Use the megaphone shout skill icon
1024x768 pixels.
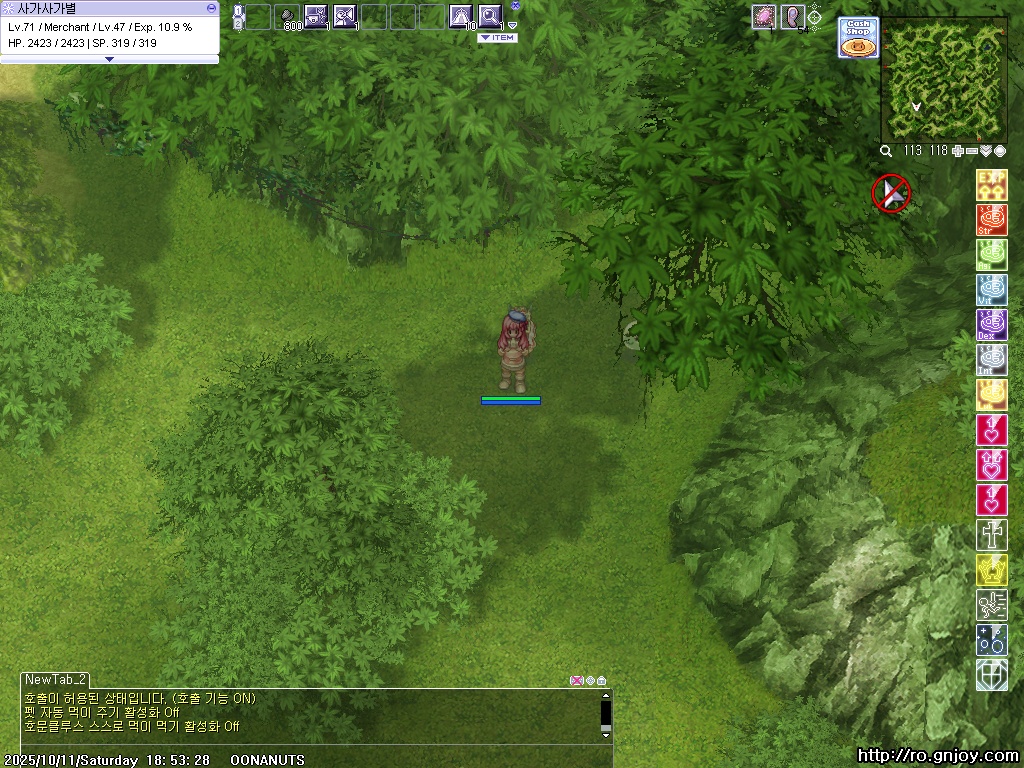tap(345, 16)
